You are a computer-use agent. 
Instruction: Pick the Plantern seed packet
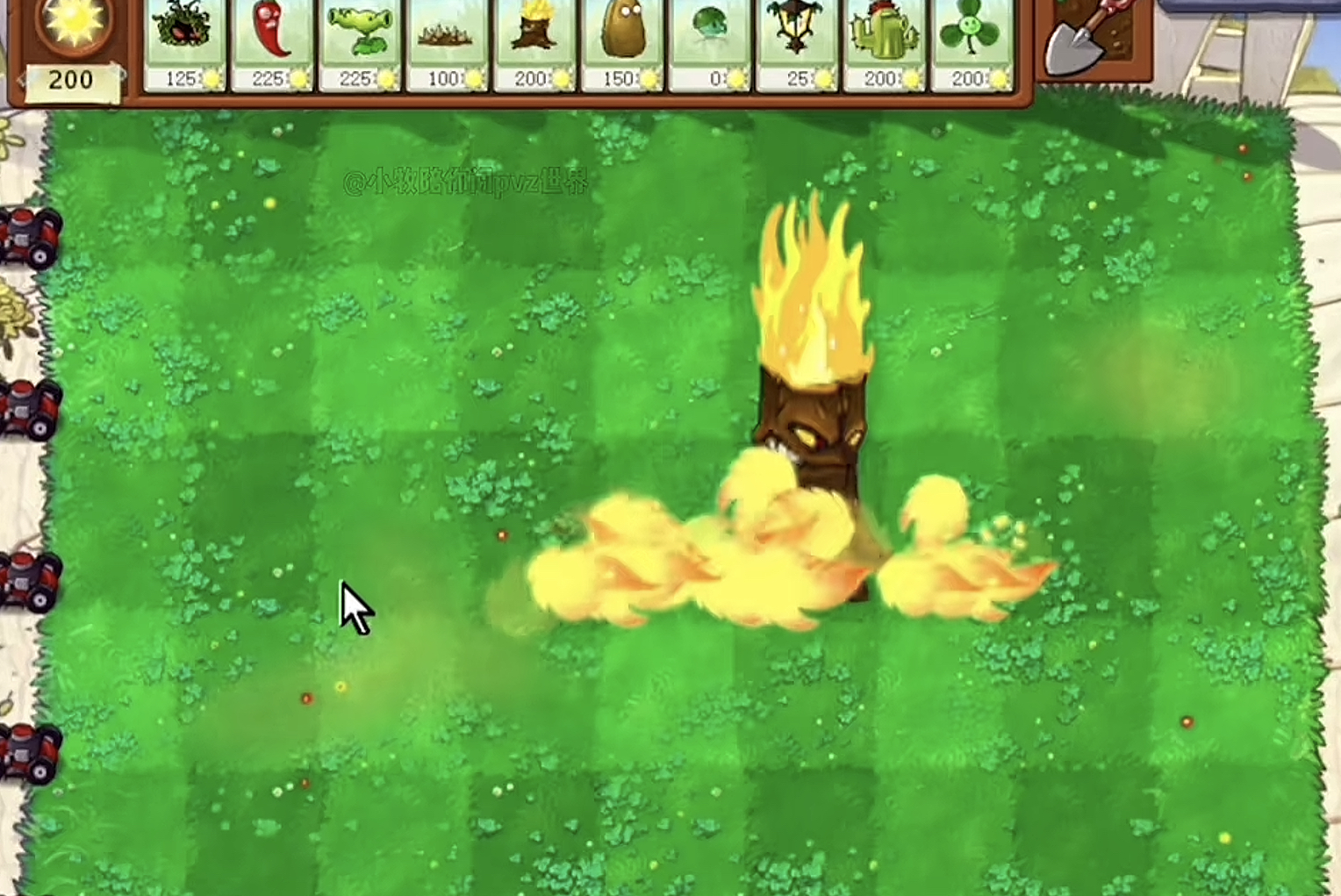pyautogui.click(x=798, y=42)
